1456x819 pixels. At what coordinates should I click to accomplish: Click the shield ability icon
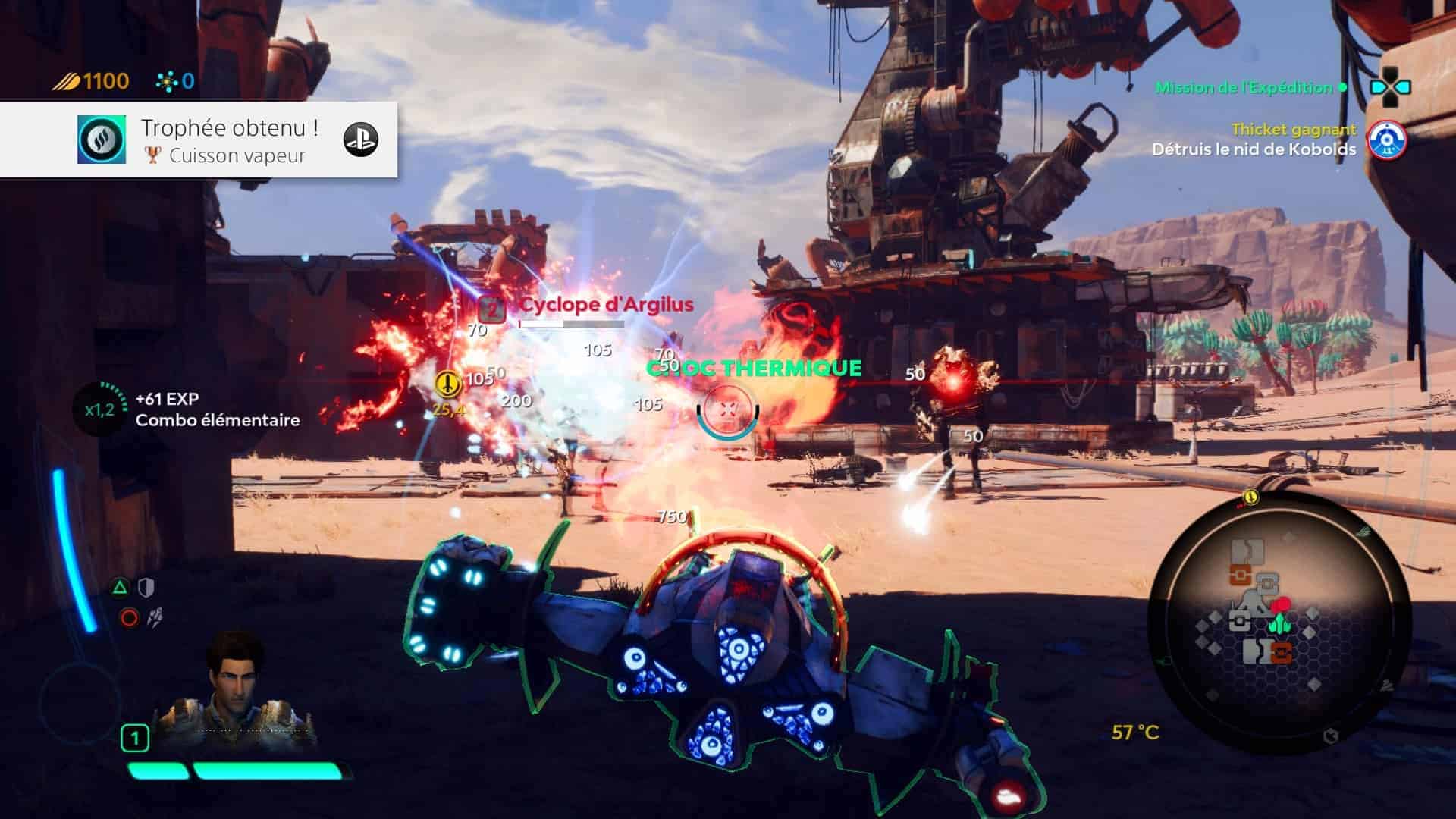pyautogui.click(x=146, y=587)
